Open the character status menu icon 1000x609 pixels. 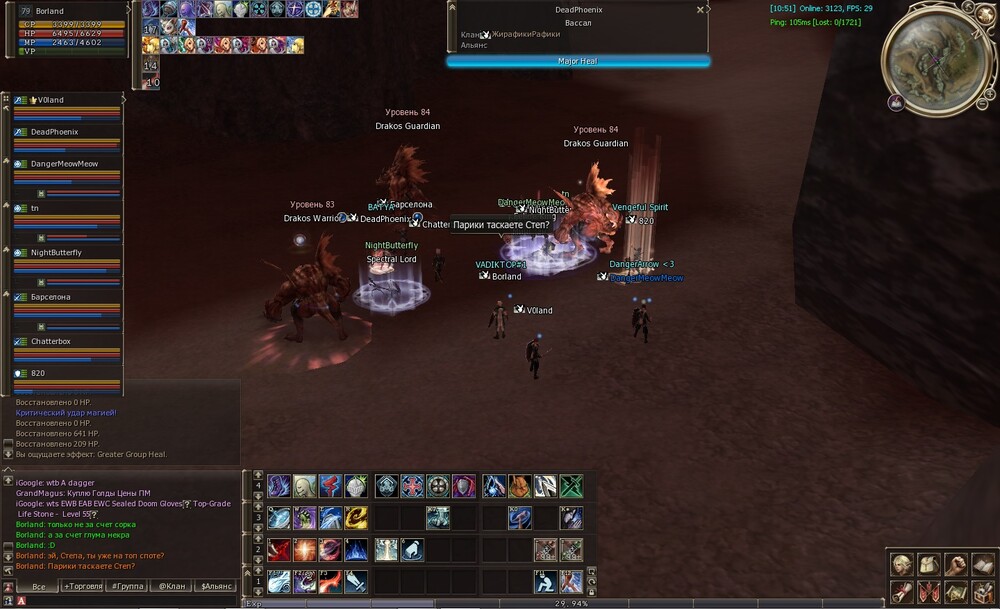click(x=902, y=565)
